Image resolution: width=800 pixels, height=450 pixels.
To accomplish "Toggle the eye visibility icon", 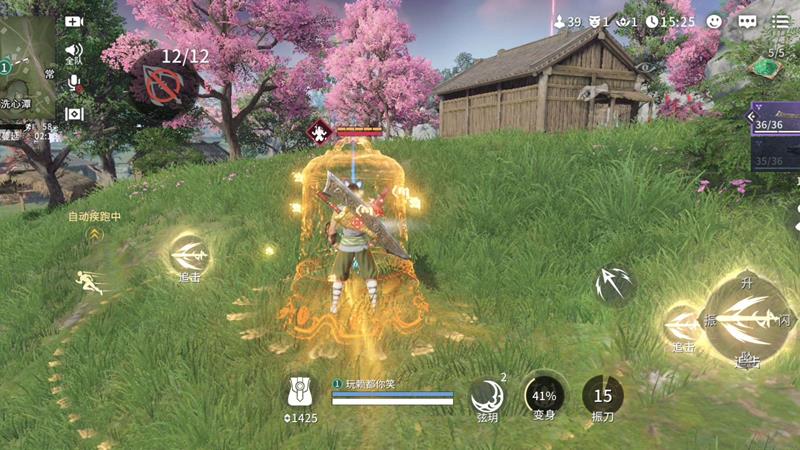I will click(x=645, y=67).
